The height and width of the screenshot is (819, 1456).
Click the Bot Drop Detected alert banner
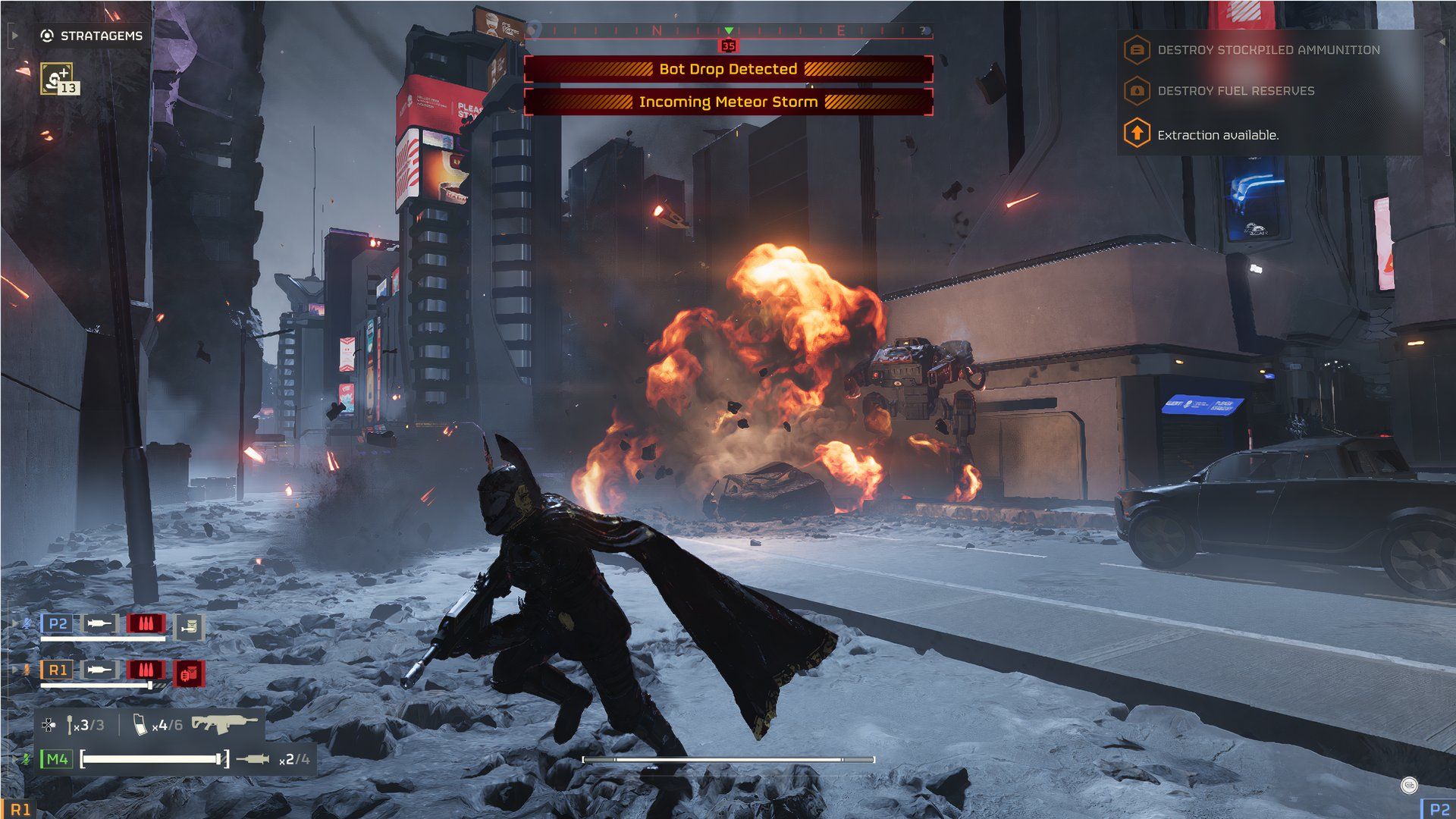(x=728, y=69)
